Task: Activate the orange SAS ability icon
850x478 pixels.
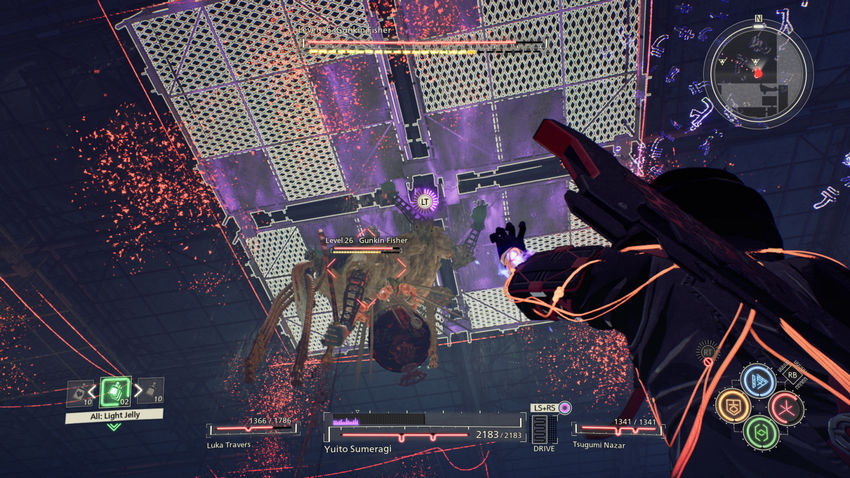Action: [732, 405]
